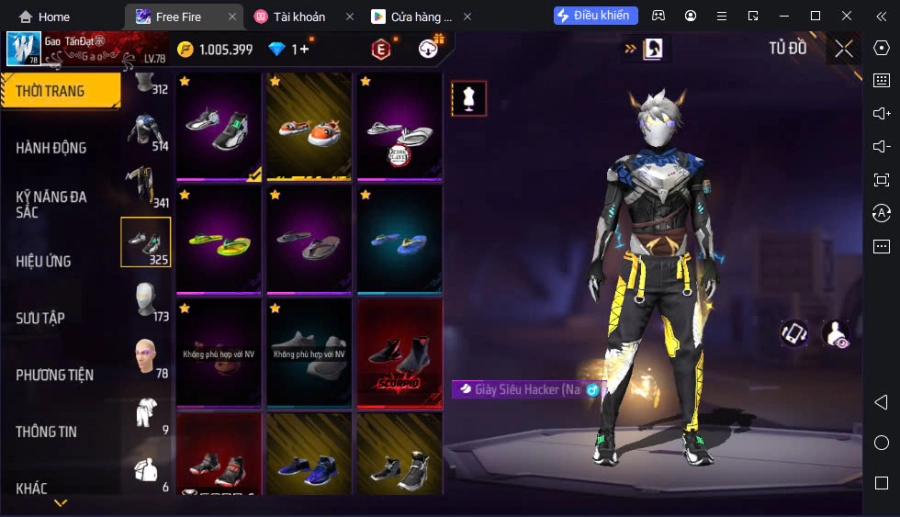
Task: Open the face subcategory with 78 items
Action: click(146, 357)
